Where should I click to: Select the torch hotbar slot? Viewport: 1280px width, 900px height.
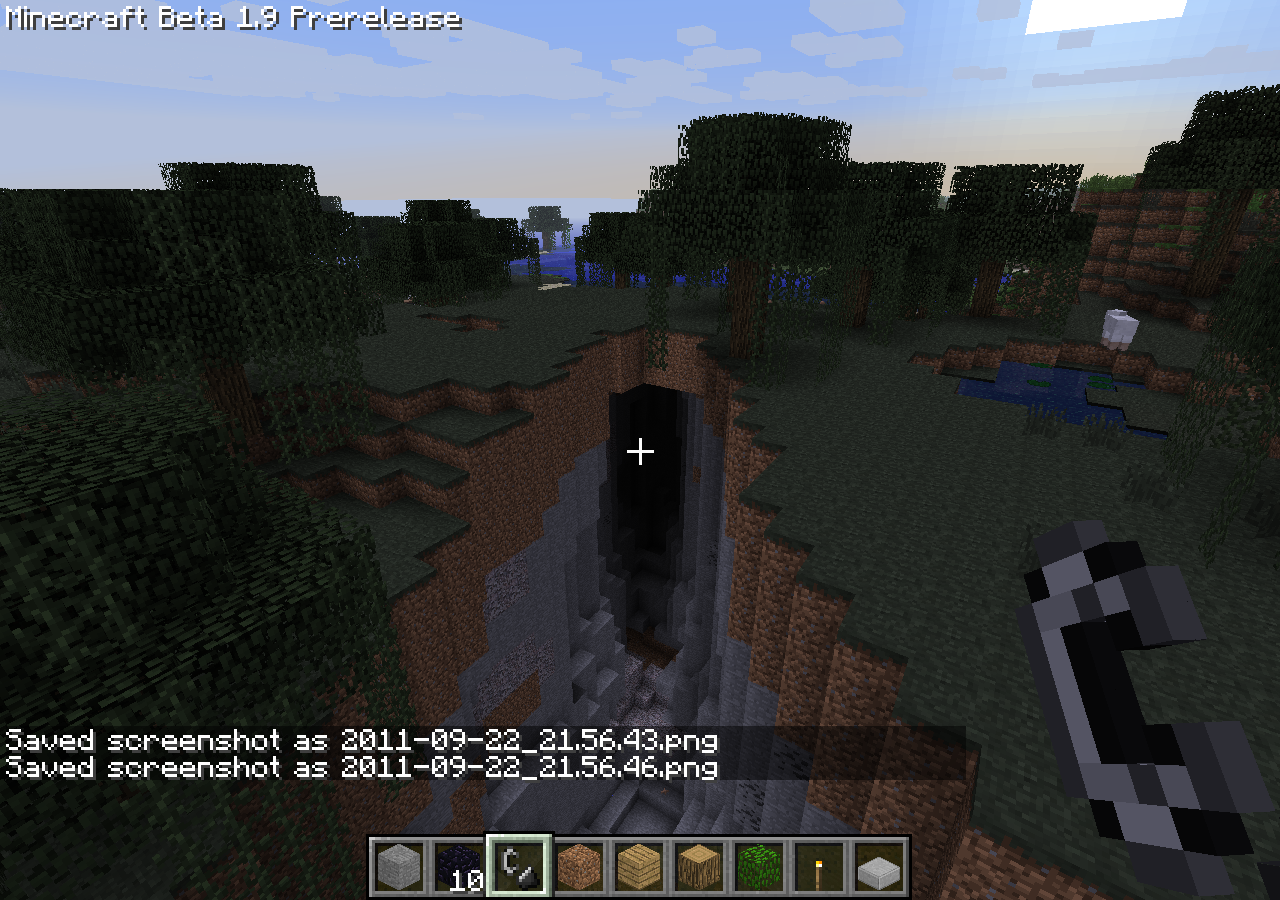820,866
